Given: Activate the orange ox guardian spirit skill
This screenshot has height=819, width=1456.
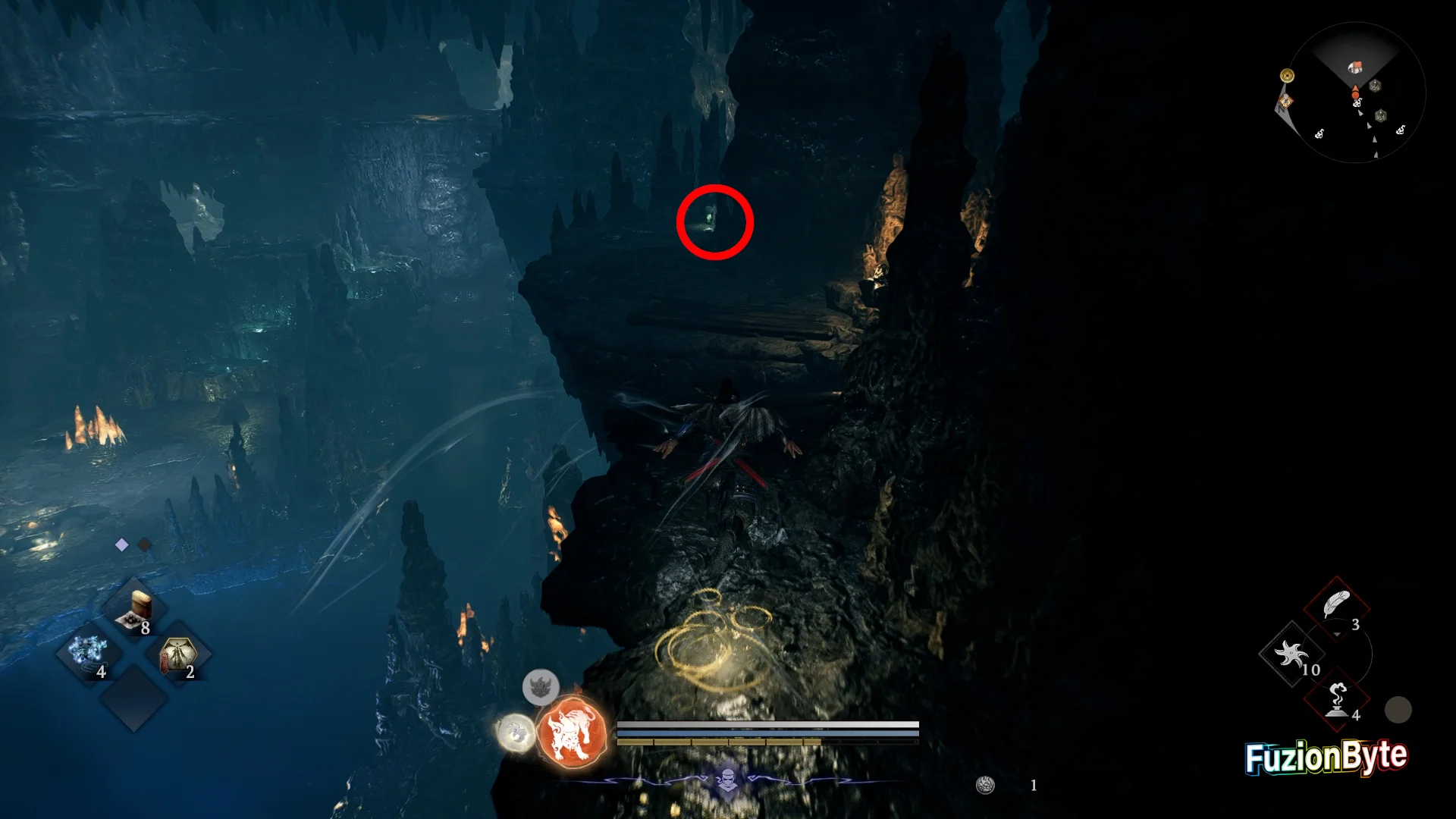Looking at the screenshot, I should [572, 733].
